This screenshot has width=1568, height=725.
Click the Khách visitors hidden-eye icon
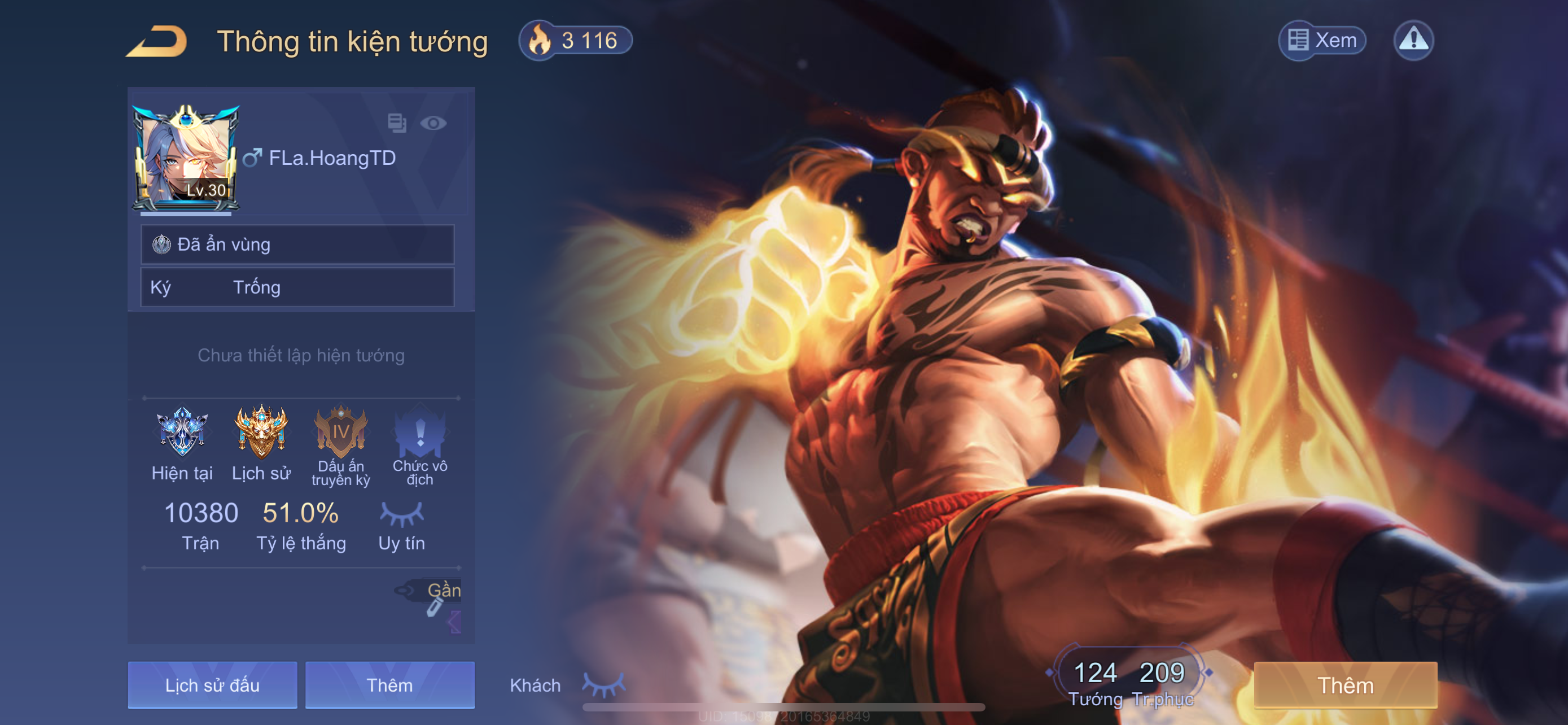(x=603, y=685)
